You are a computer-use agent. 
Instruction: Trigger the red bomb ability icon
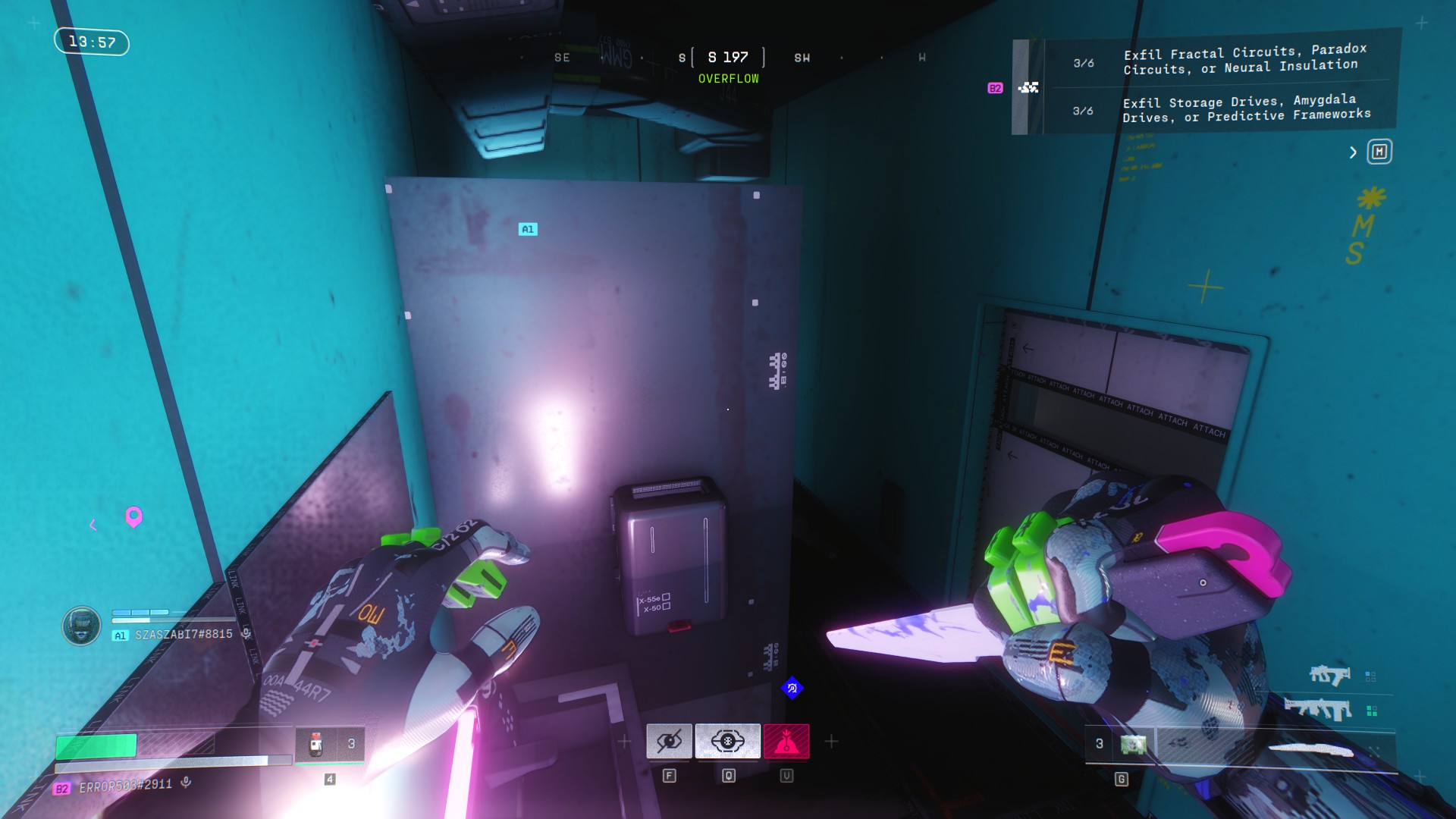(x=786, y=741)
